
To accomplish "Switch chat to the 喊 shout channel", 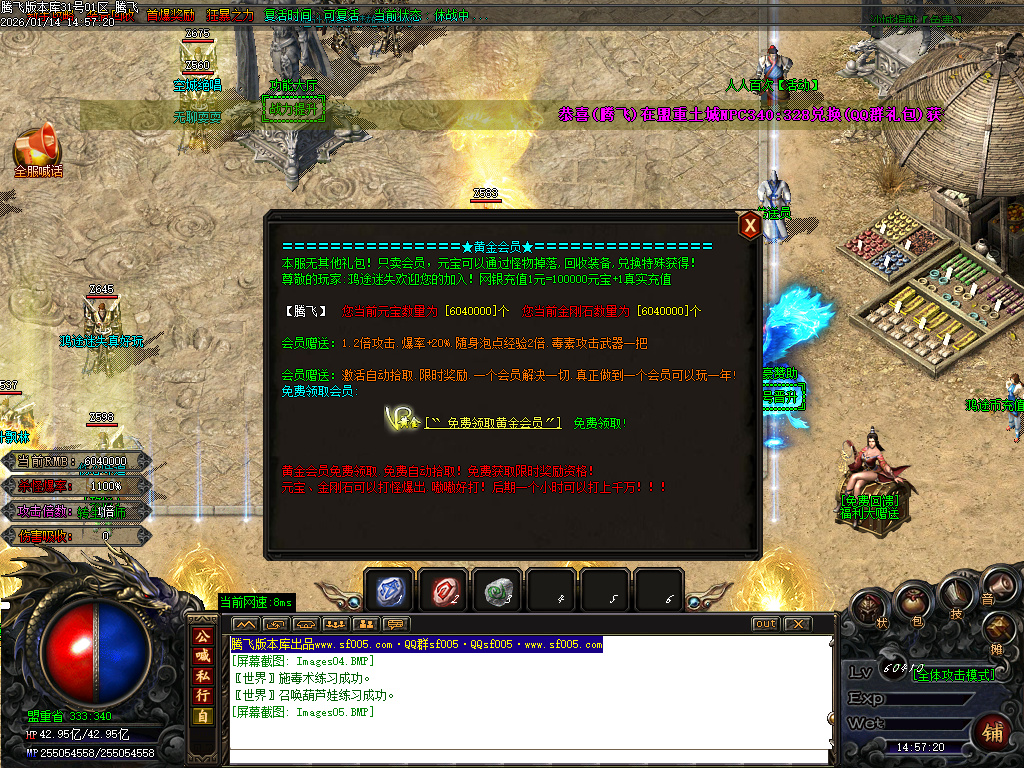I will click(x=203, y=656).
